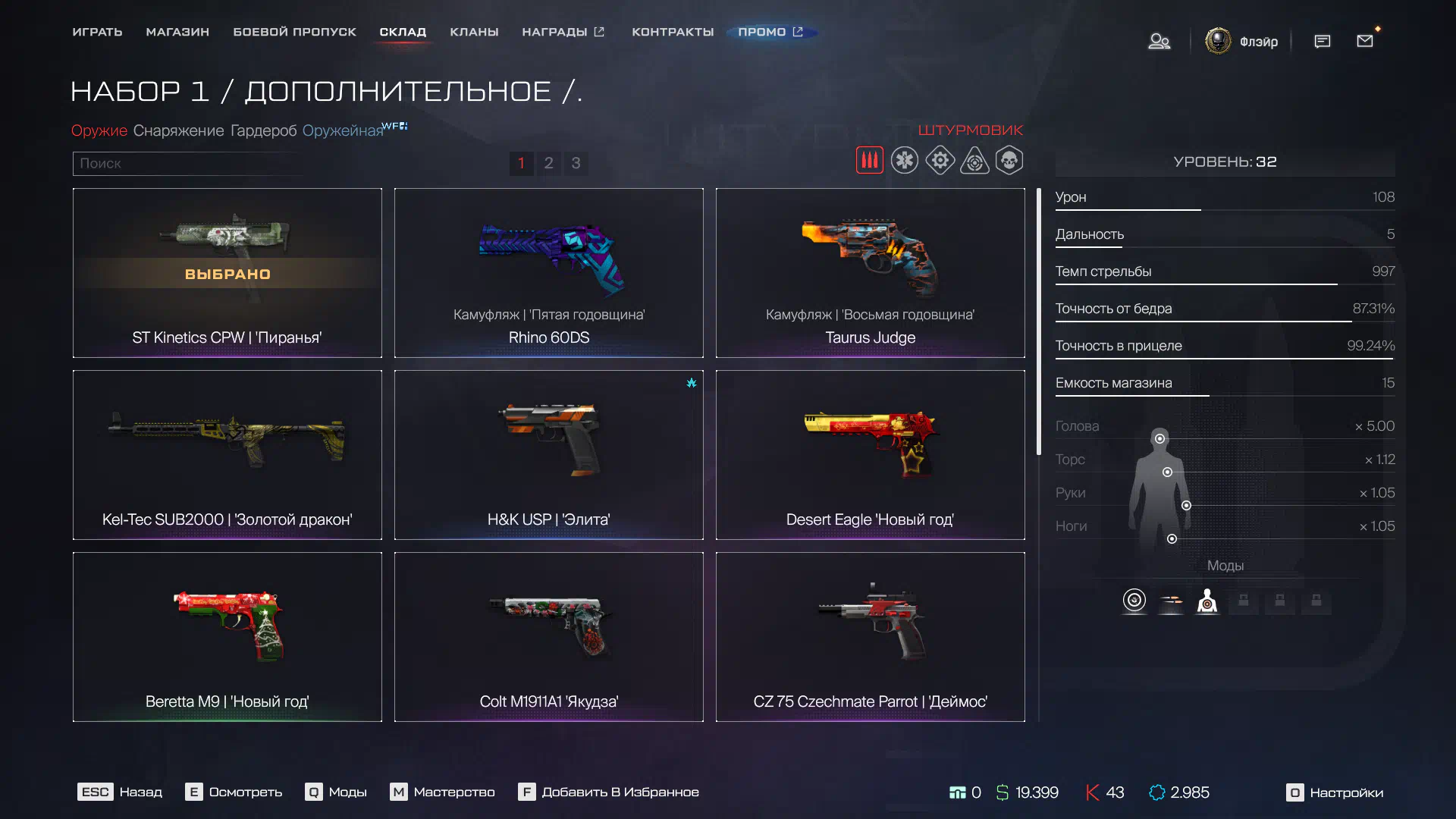This screenshot has height=819, width=1456.
Task: Open the Настройки settings button
Action: (x=1335, y=792)
